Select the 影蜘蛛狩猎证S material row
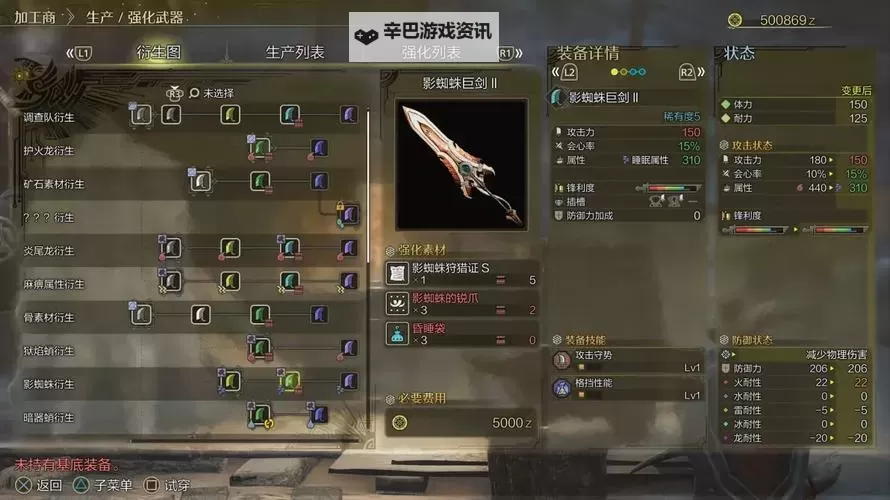890x500 pixels. pos(462,273)
